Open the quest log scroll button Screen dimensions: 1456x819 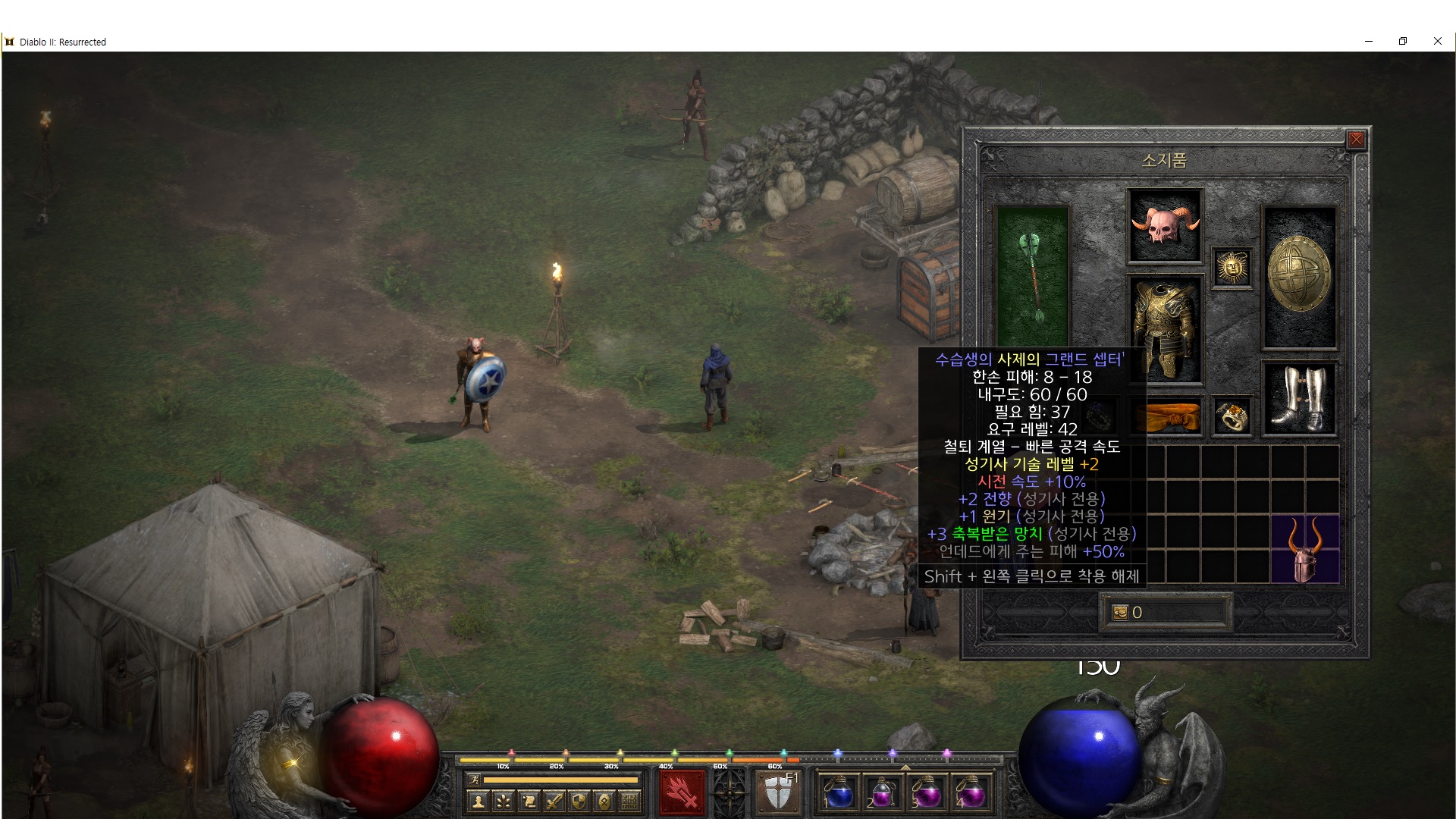click(529, 802)
